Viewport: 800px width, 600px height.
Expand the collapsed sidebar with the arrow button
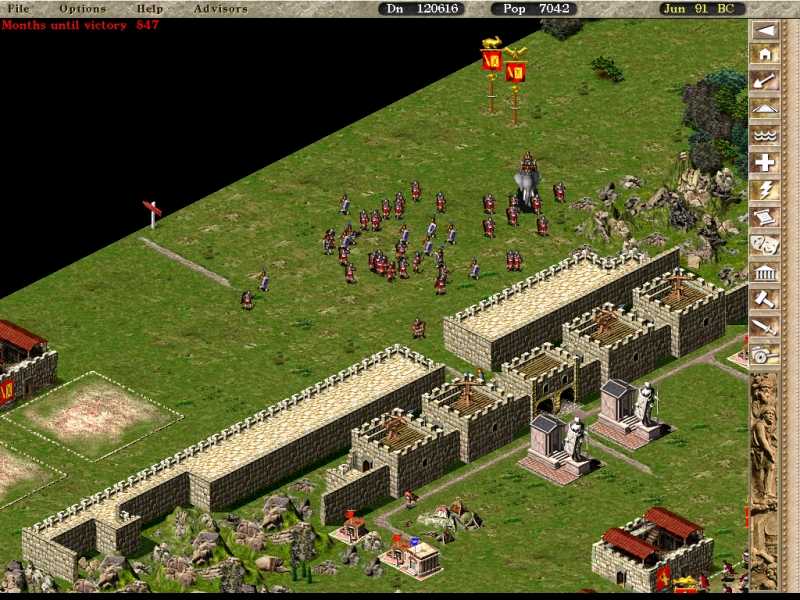point(764,30)
